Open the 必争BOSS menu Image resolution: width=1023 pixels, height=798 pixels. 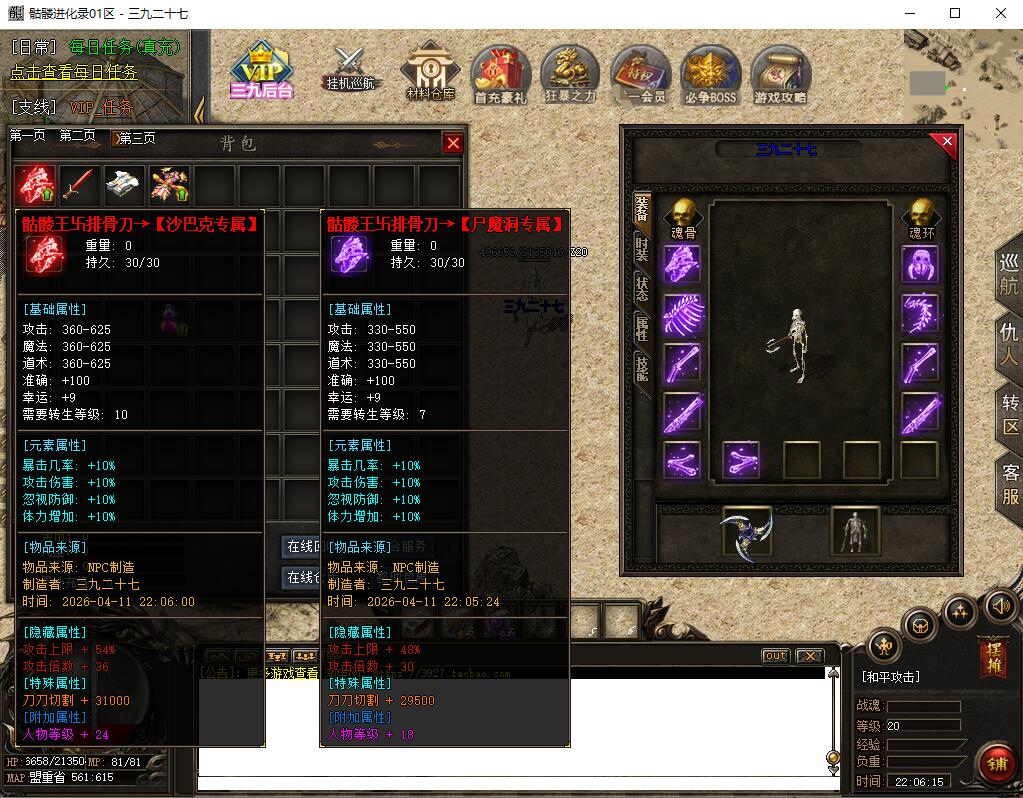711,75
